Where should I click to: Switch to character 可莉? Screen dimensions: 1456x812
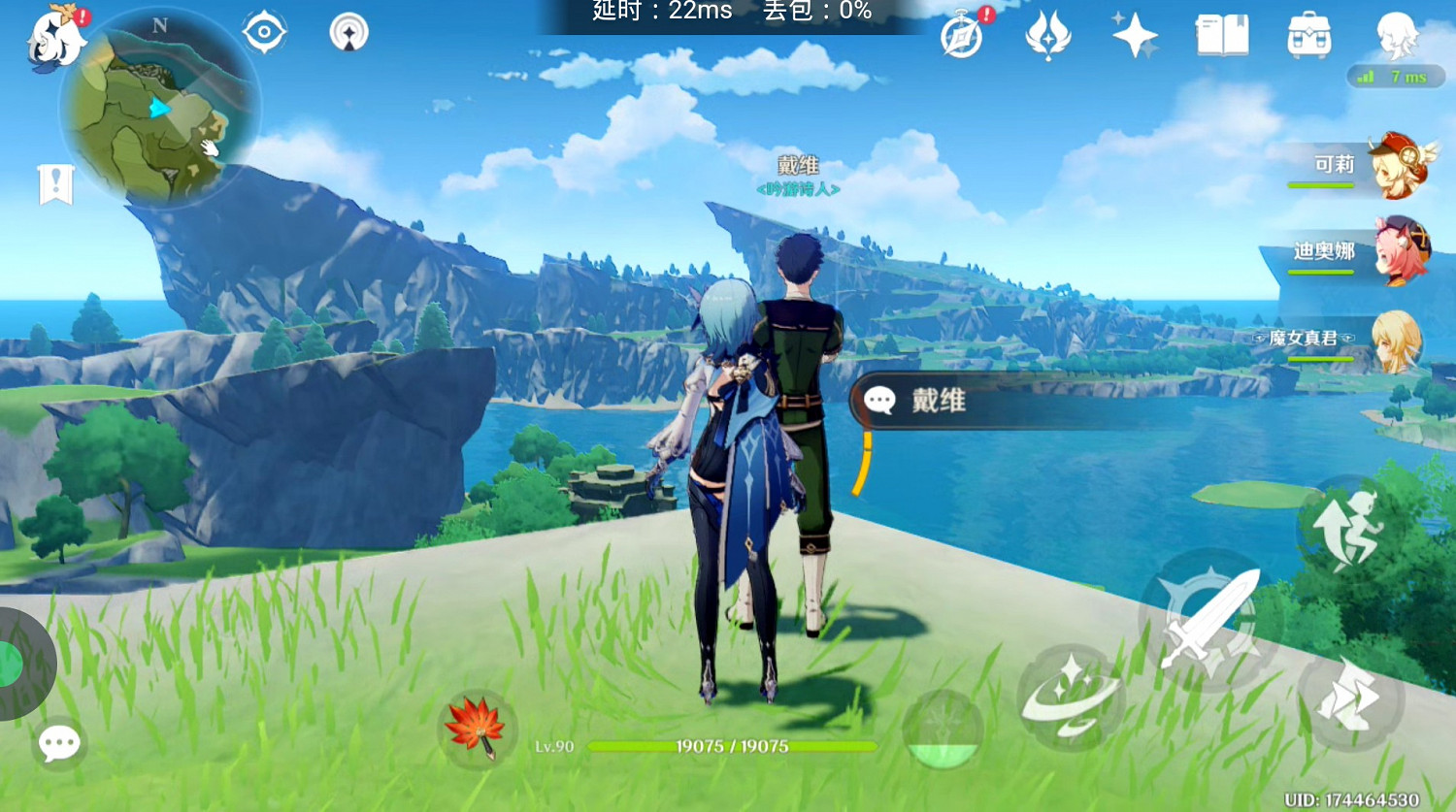[x=1398, y=167]
